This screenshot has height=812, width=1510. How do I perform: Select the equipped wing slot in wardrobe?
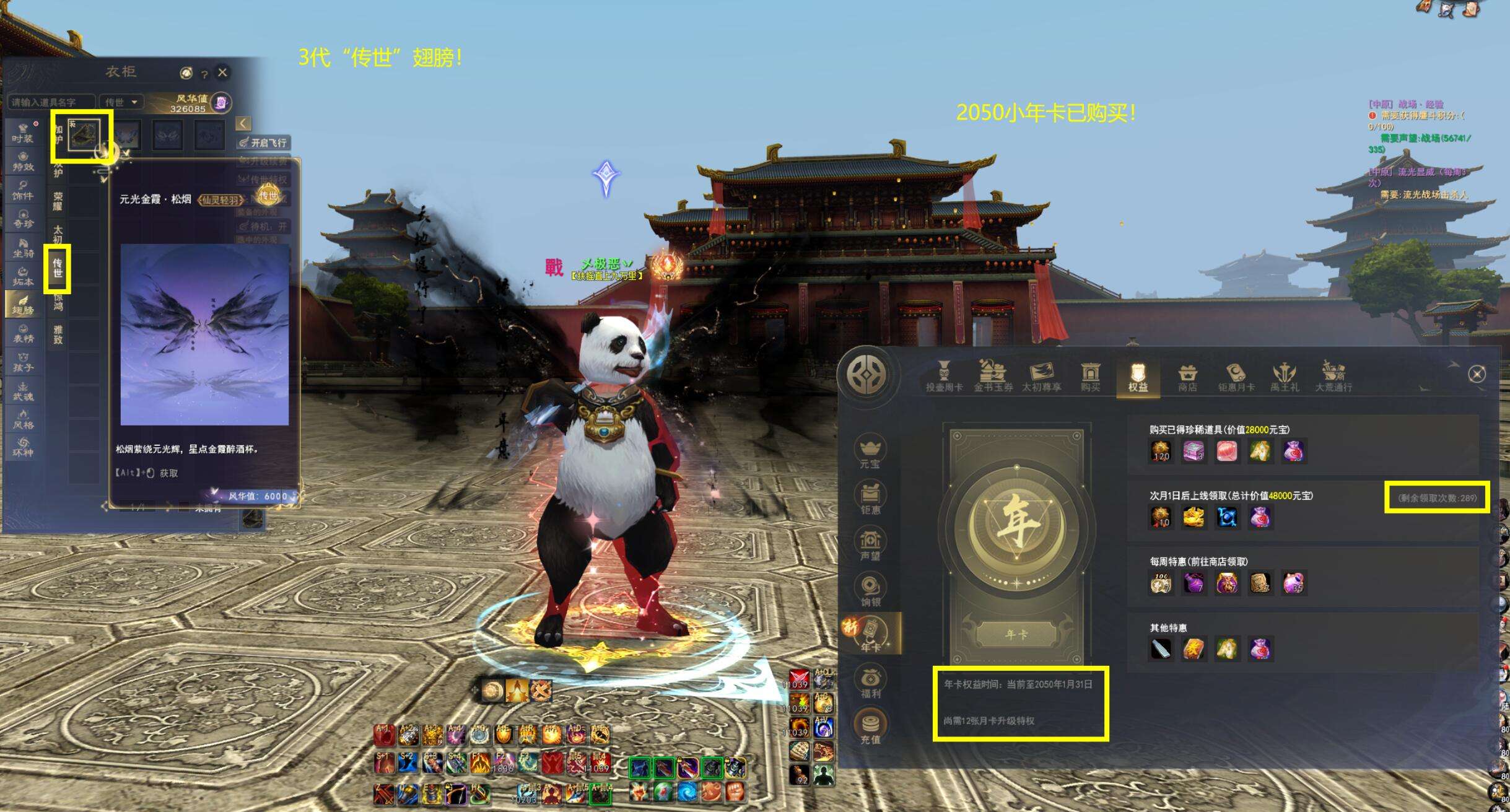click(83, 136)
